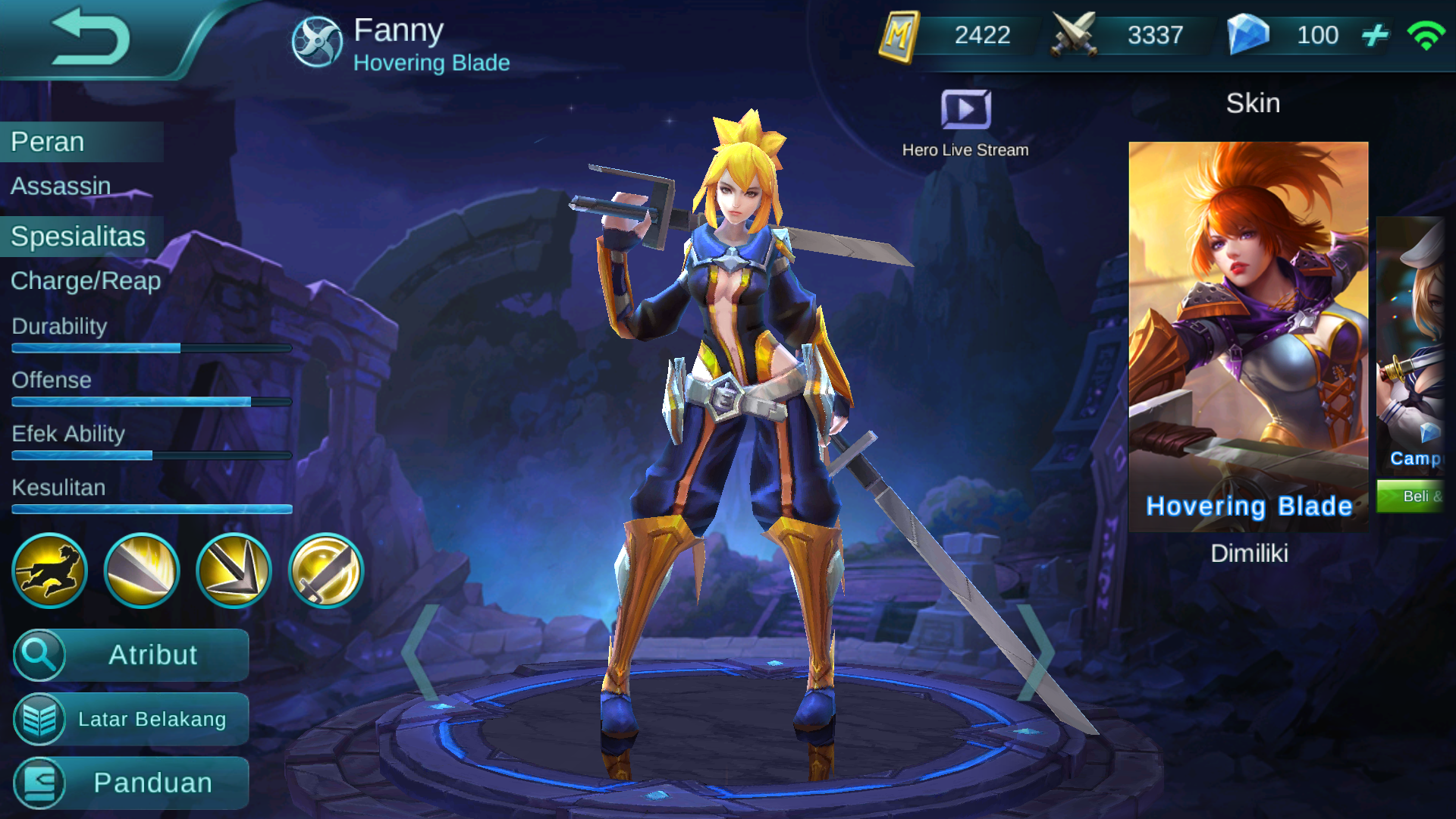Click the ticket currency icon
1456x819 pixels.
point(903,35)
